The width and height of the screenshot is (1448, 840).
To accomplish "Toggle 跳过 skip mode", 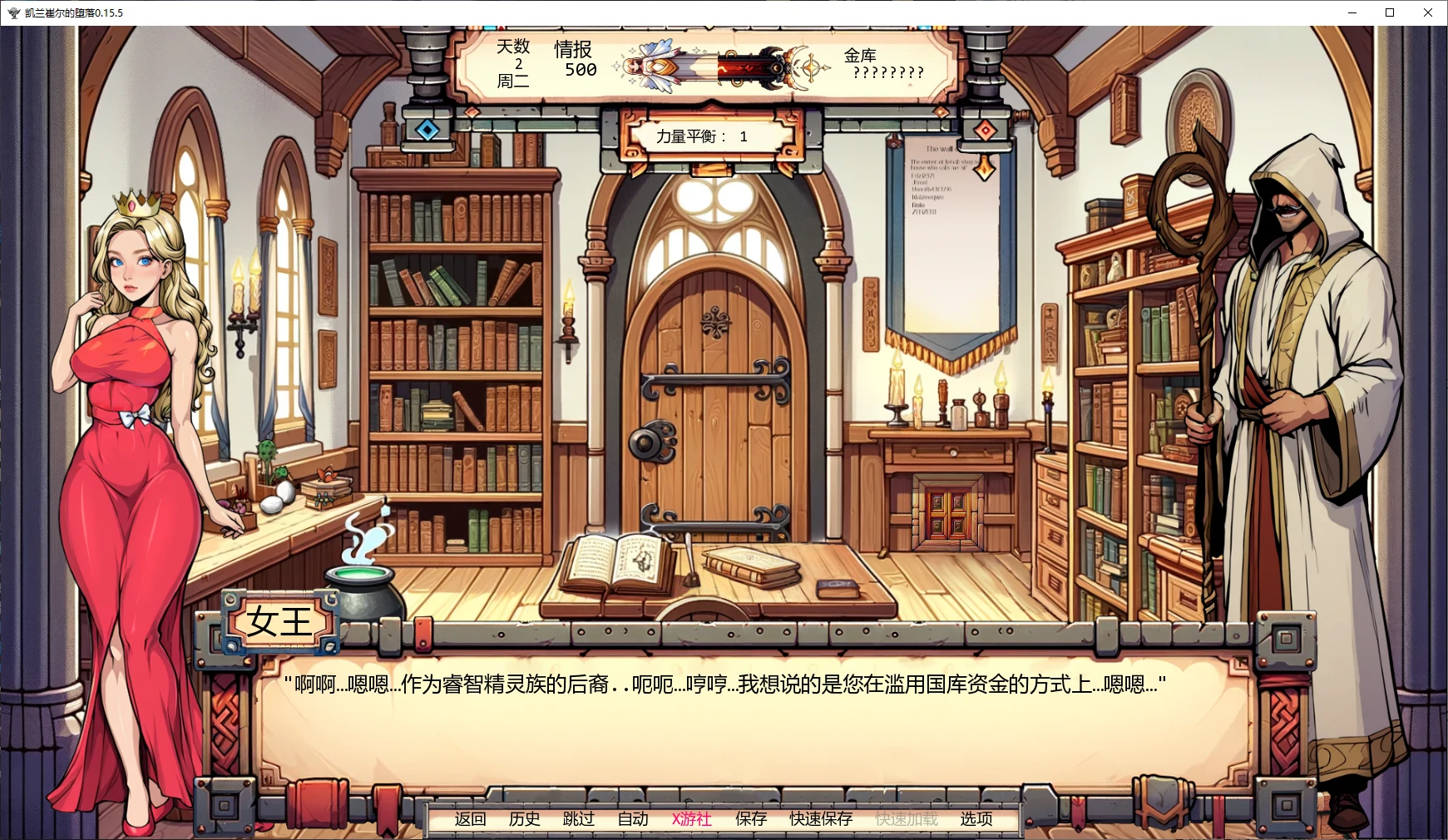I will pos(581,819).
